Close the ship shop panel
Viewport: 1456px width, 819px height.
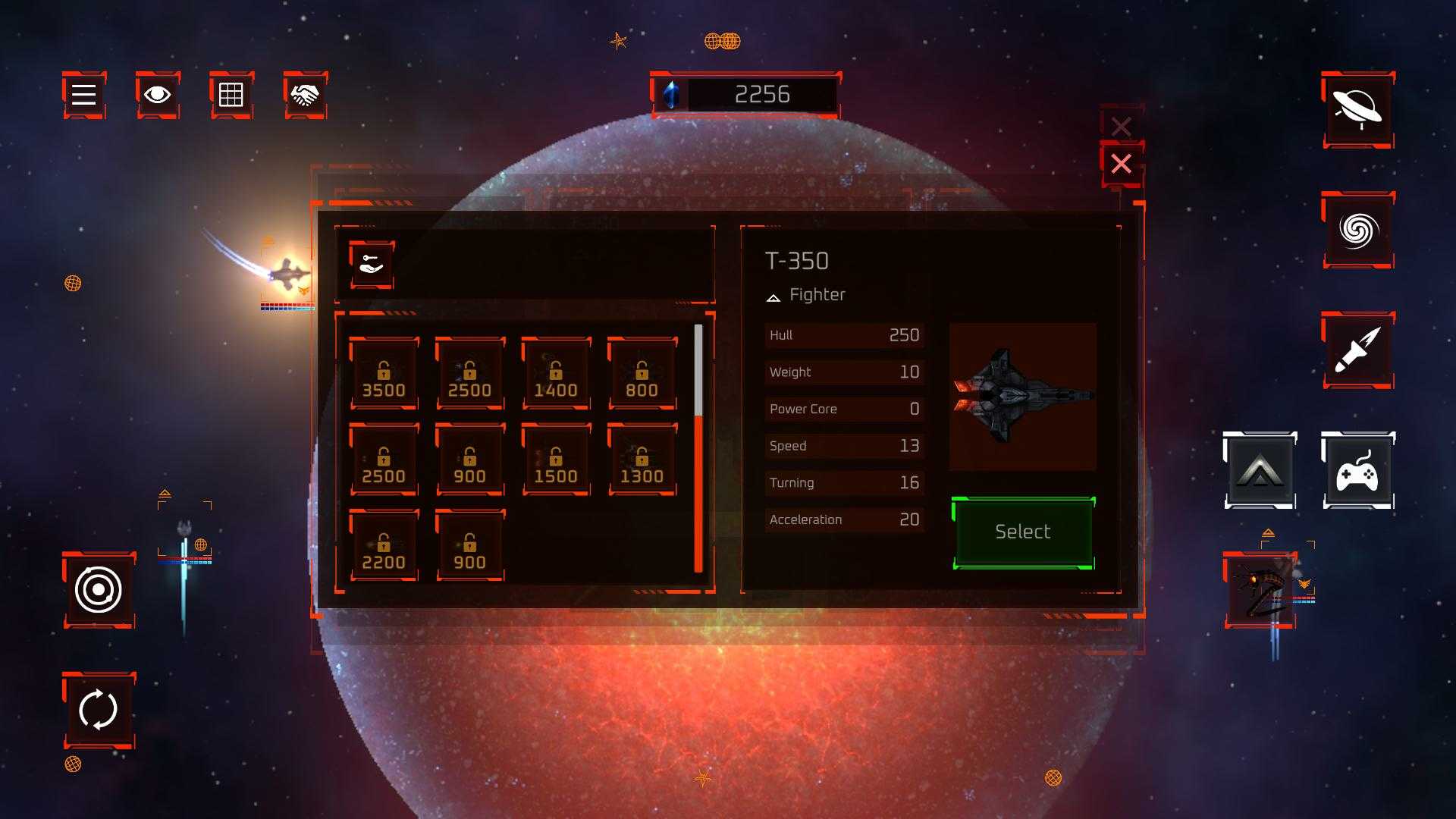(x=1121, y=164)
